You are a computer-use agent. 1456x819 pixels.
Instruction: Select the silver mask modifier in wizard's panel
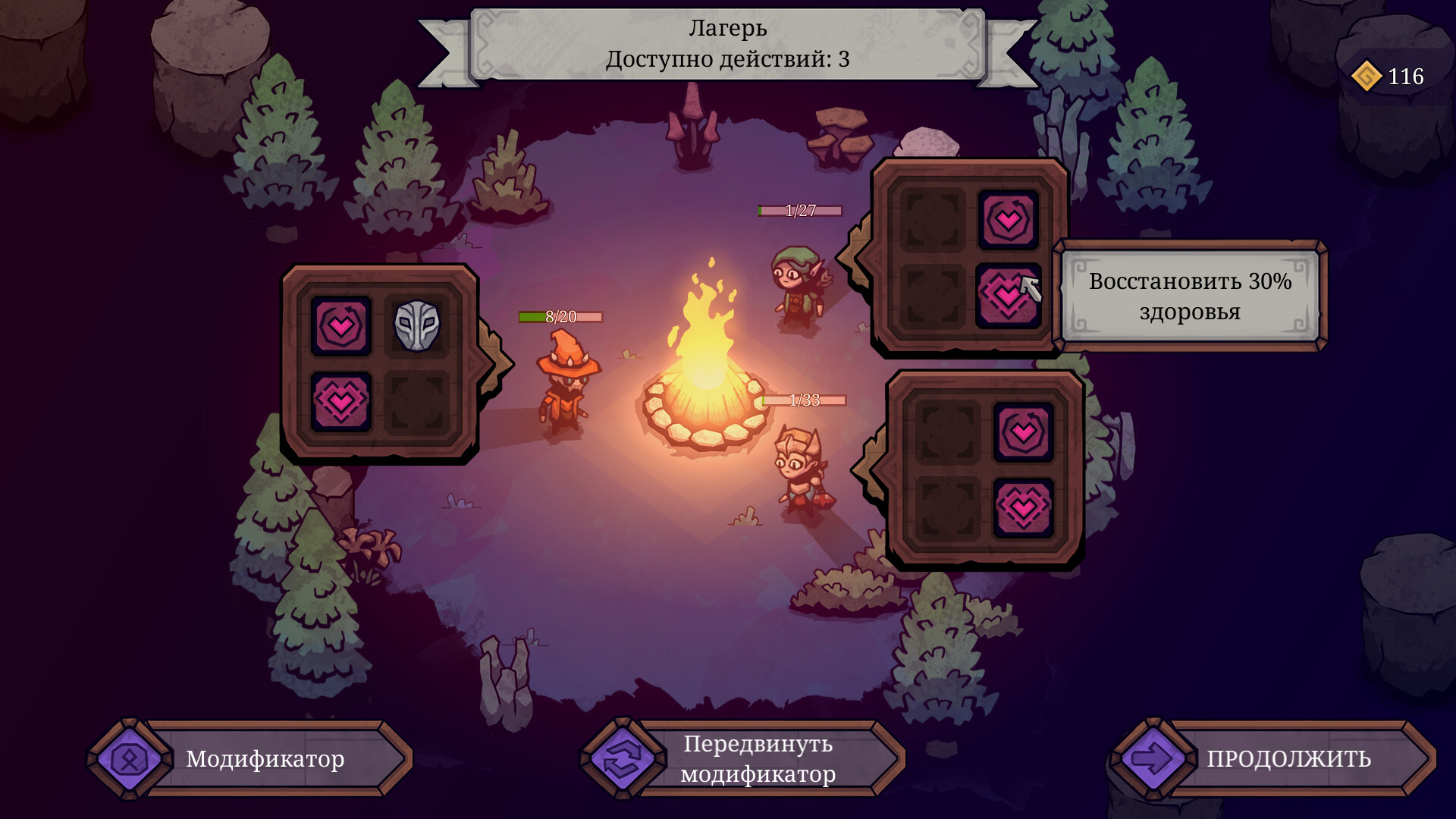(417, 326)
